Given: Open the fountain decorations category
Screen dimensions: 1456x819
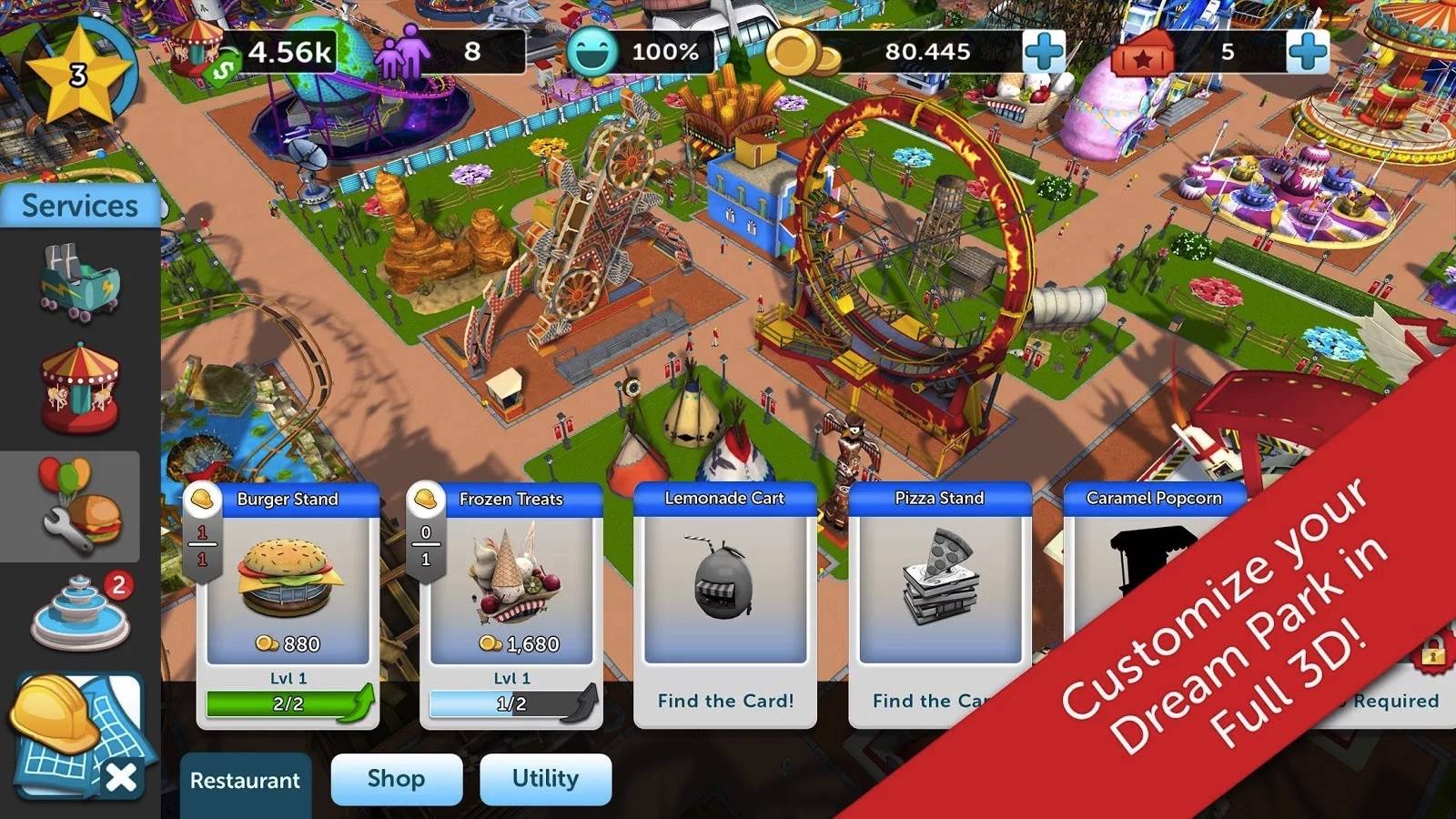Looking at the screenshot, I should coord(80,612).
